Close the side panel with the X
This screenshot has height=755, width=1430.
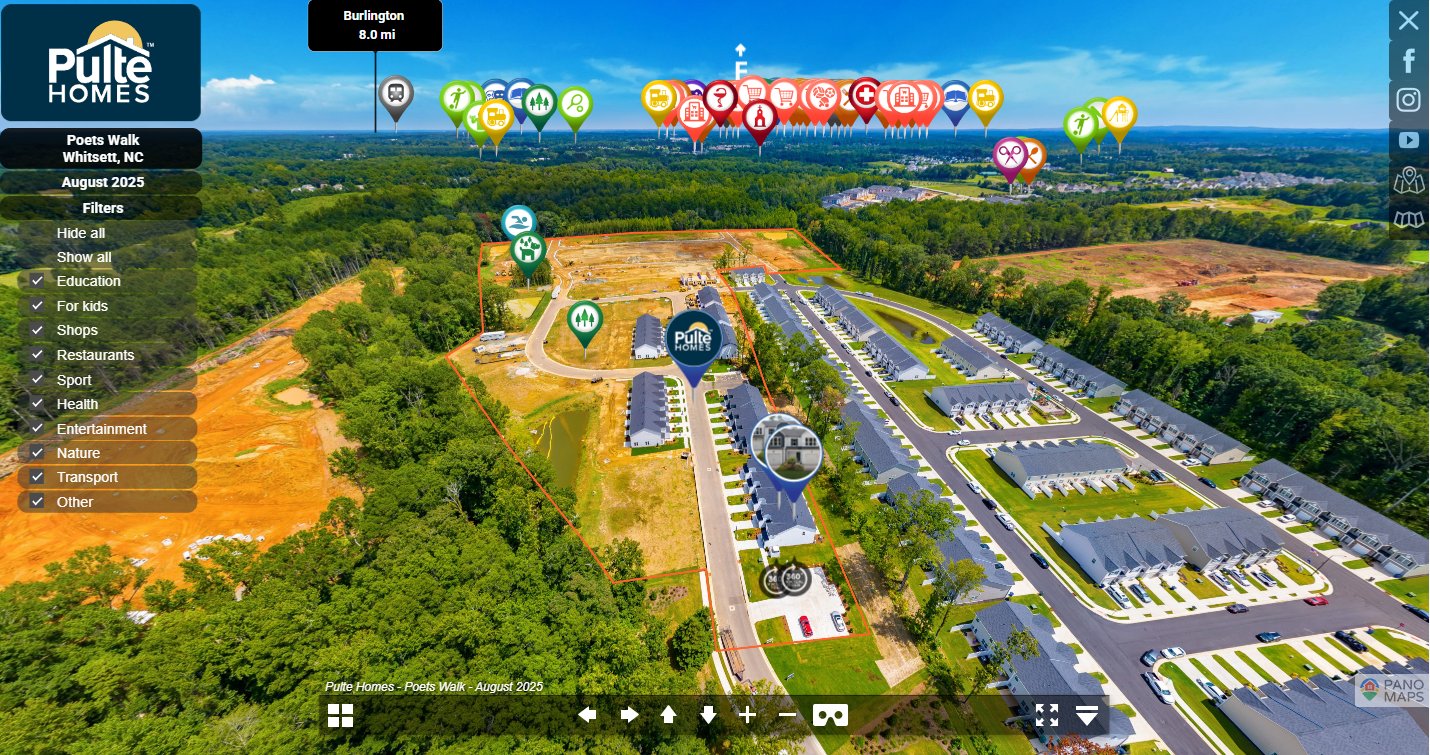[x=1408, y=20]
